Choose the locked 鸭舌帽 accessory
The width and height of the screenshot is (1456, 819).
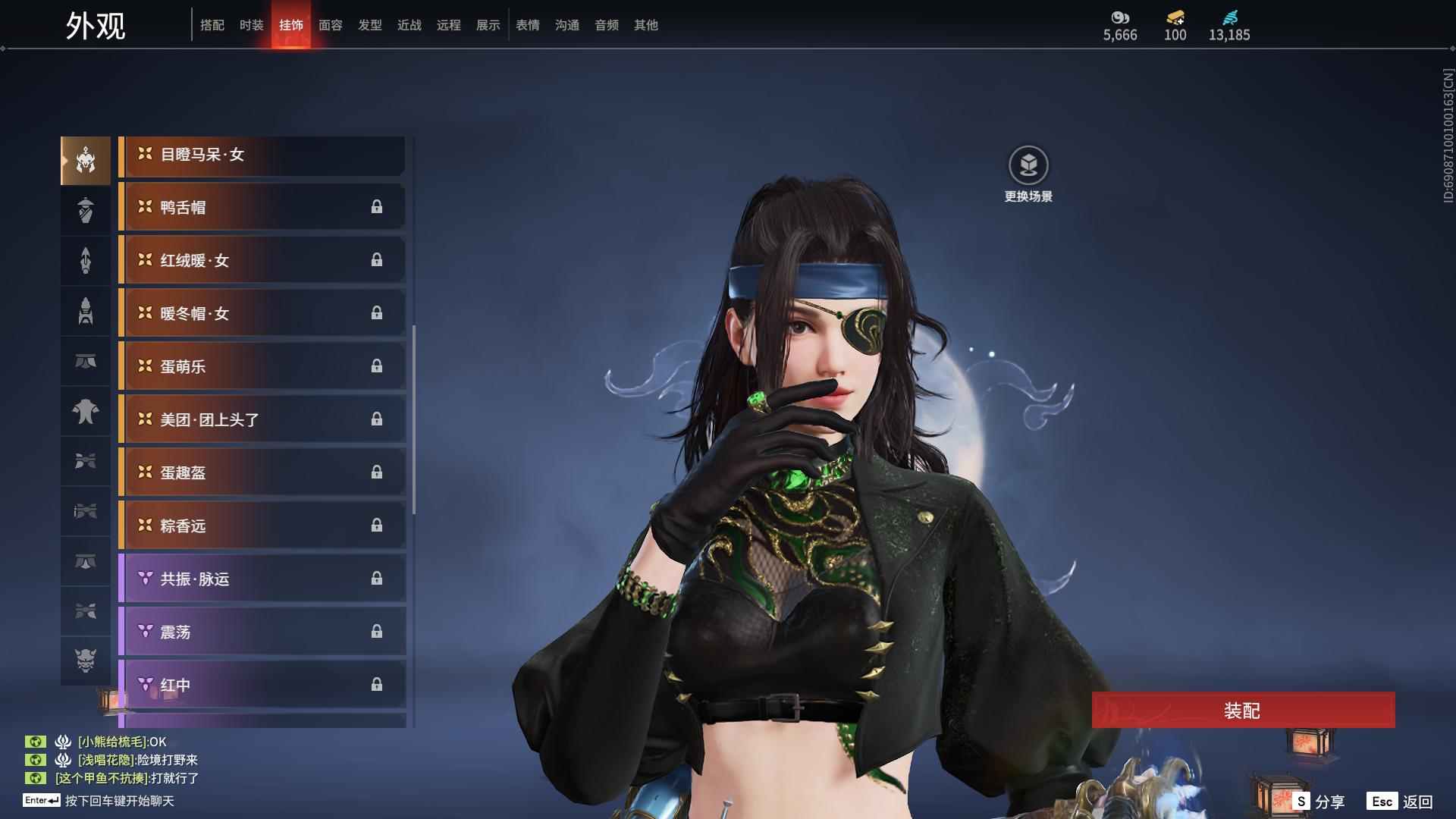[262, 208]
